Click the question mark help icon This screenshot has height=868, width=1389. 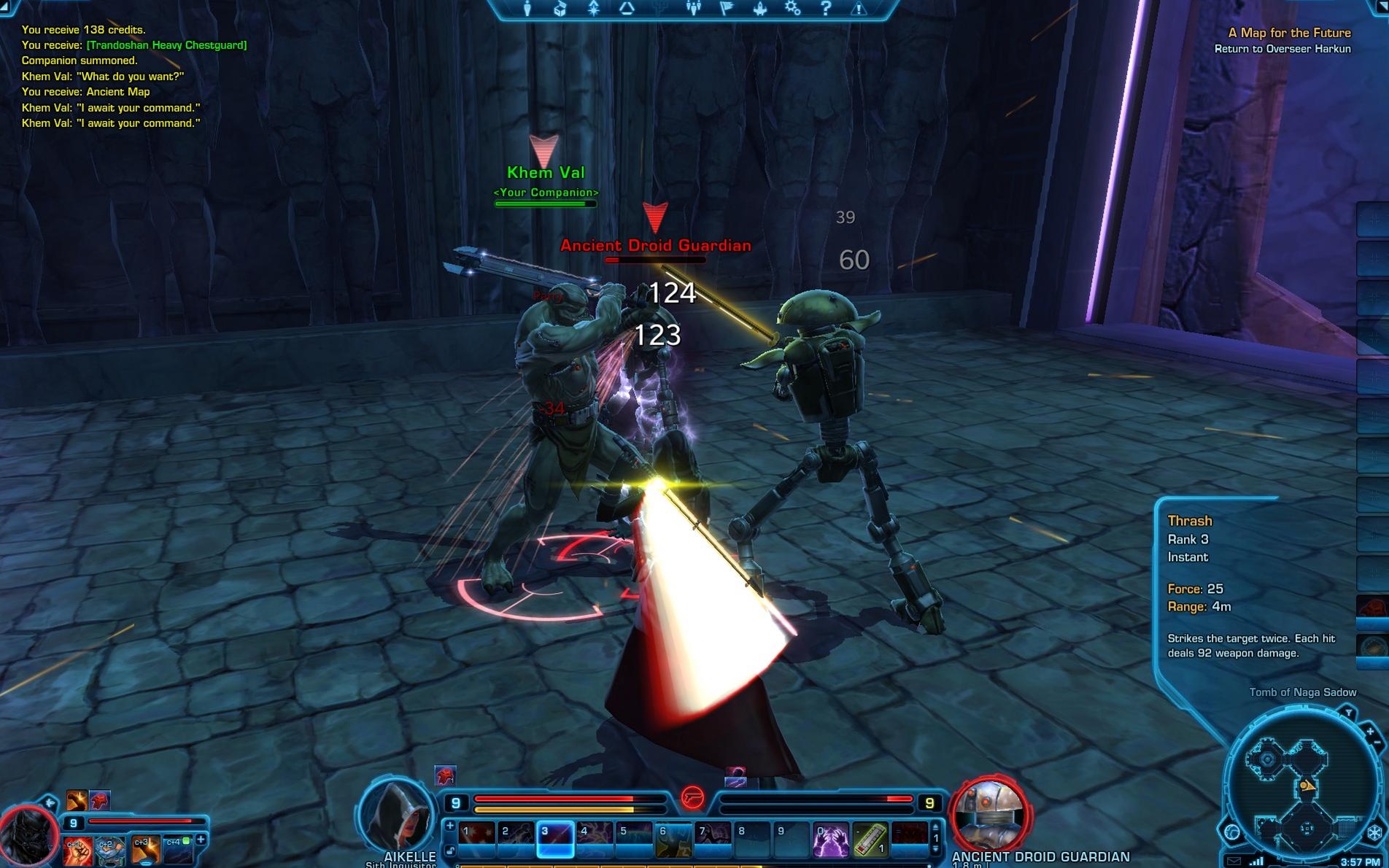tap(826, 9)
